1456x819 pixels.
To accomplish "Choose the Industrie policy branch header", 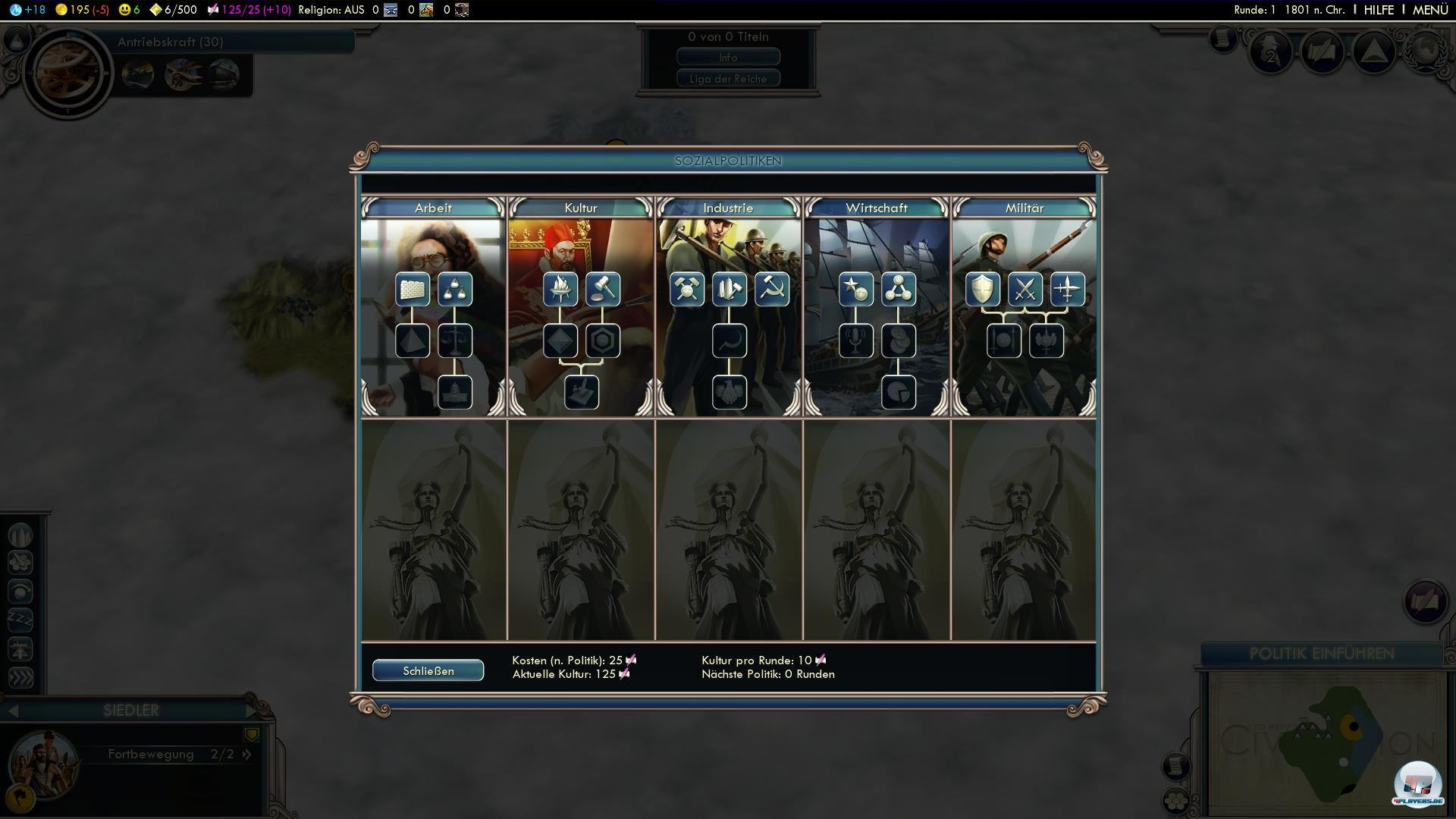I will pyautogui.click(x=728, y=208).
